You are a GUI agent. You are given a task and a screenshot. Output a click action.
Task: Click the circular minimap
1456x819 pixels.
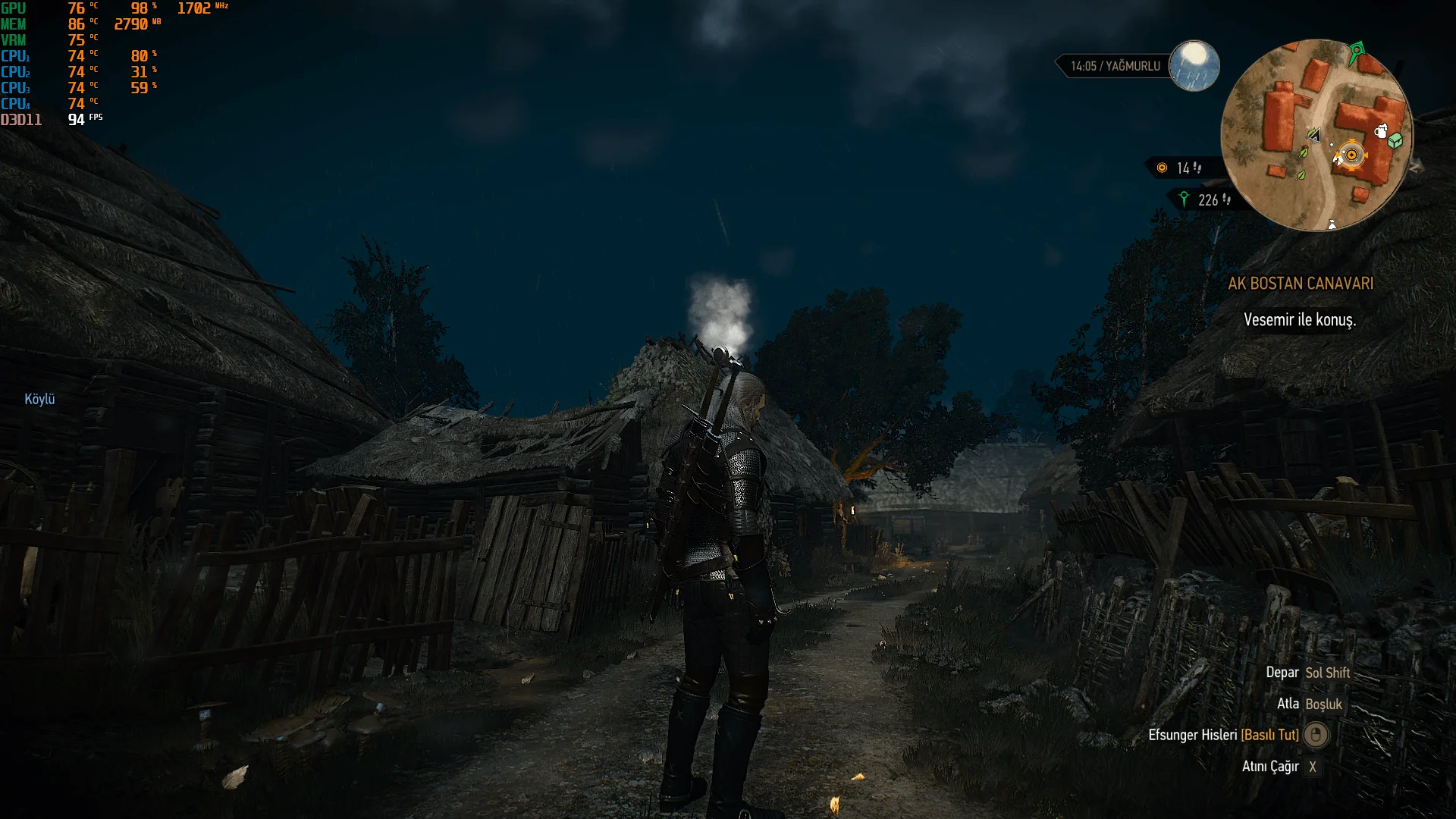[x=1316, y=135]
